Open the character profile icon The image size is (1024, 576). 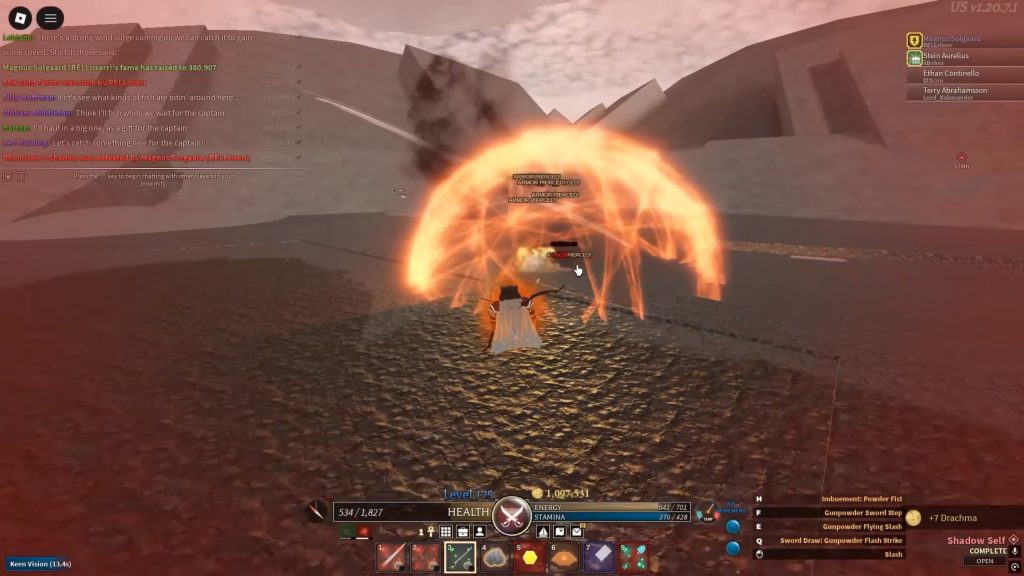click(x=480, y=531)
